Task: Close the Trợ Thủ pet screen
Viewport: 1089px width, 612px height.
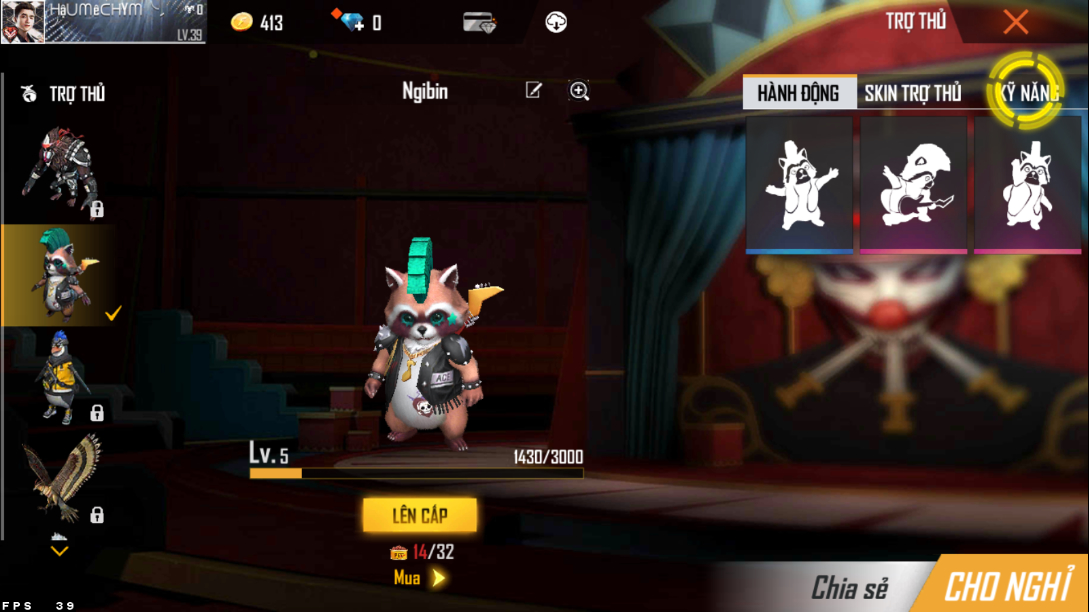Action: coord(1015,22)
